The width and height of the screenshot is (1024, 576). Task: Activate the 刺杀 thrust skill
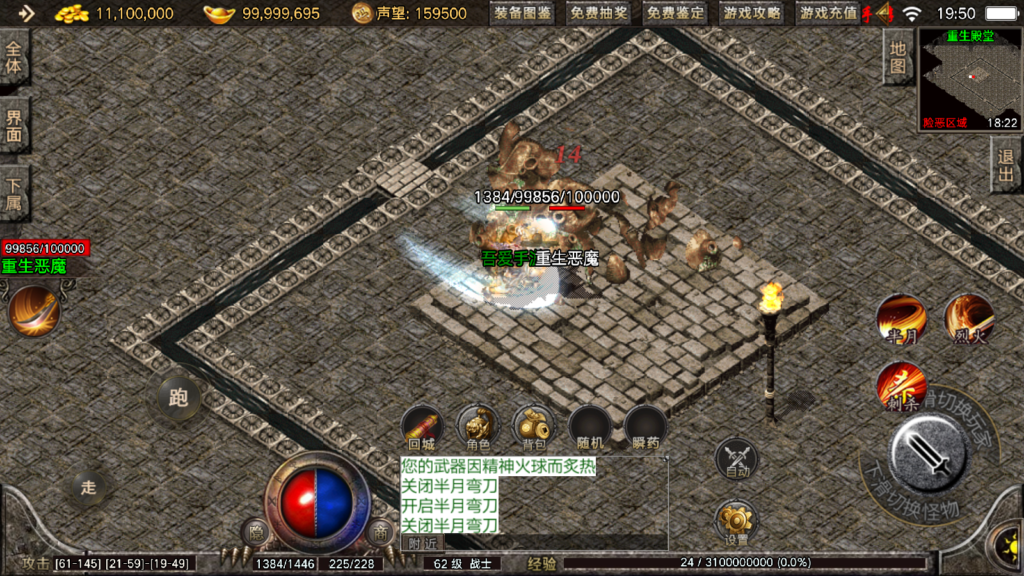(x=900, y=387)
